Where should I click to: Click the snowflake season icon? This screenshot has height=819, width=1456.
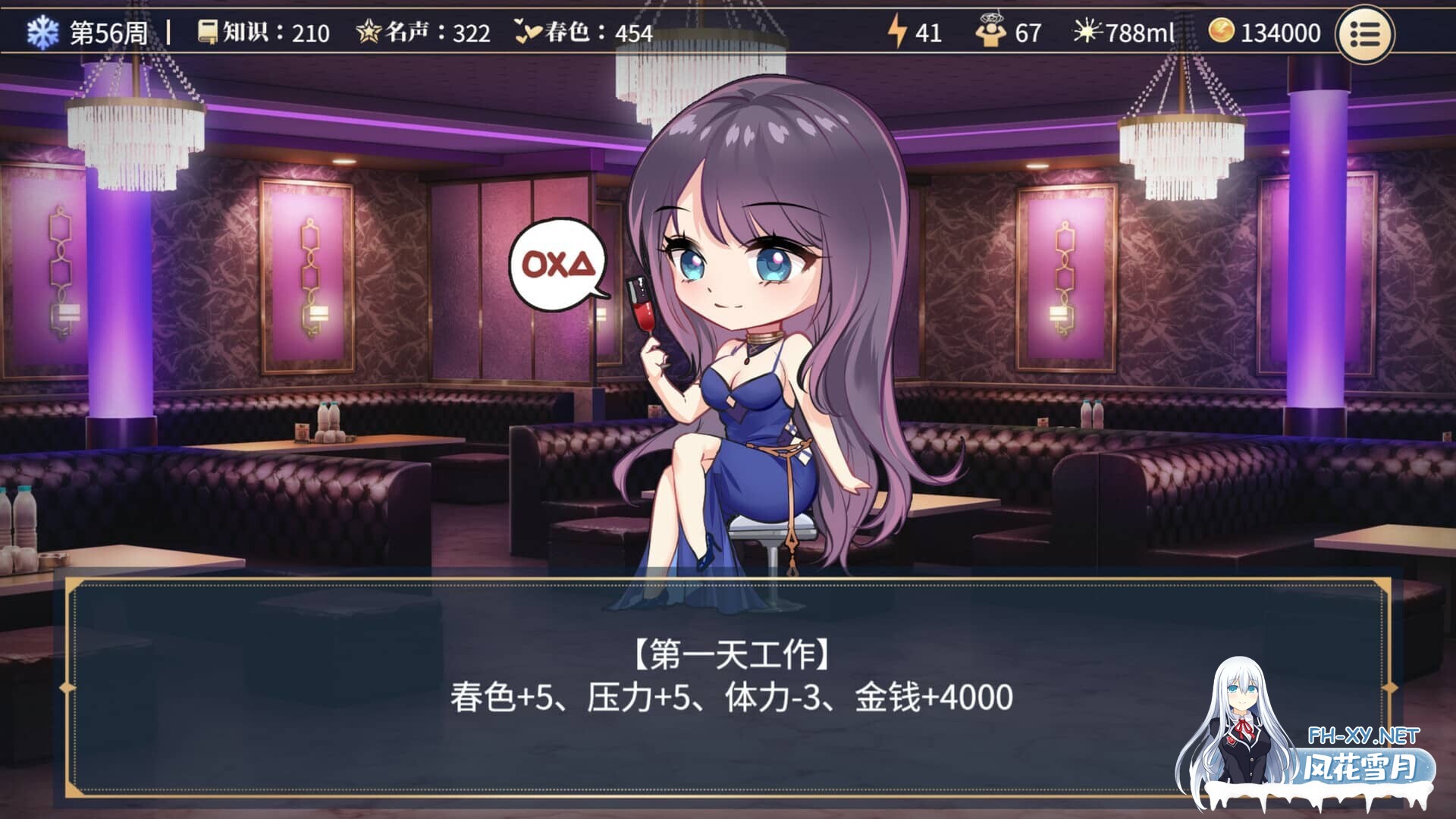(43, 32)
